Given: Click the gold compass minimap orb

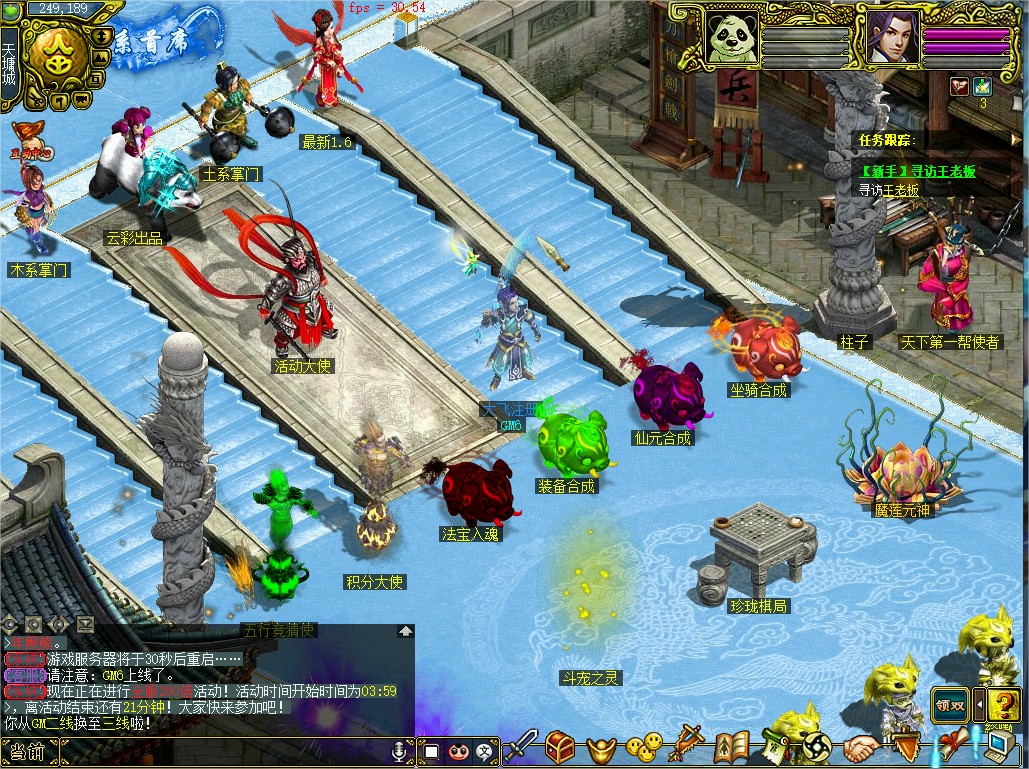Looking at the screenshot, I should 58,55.
